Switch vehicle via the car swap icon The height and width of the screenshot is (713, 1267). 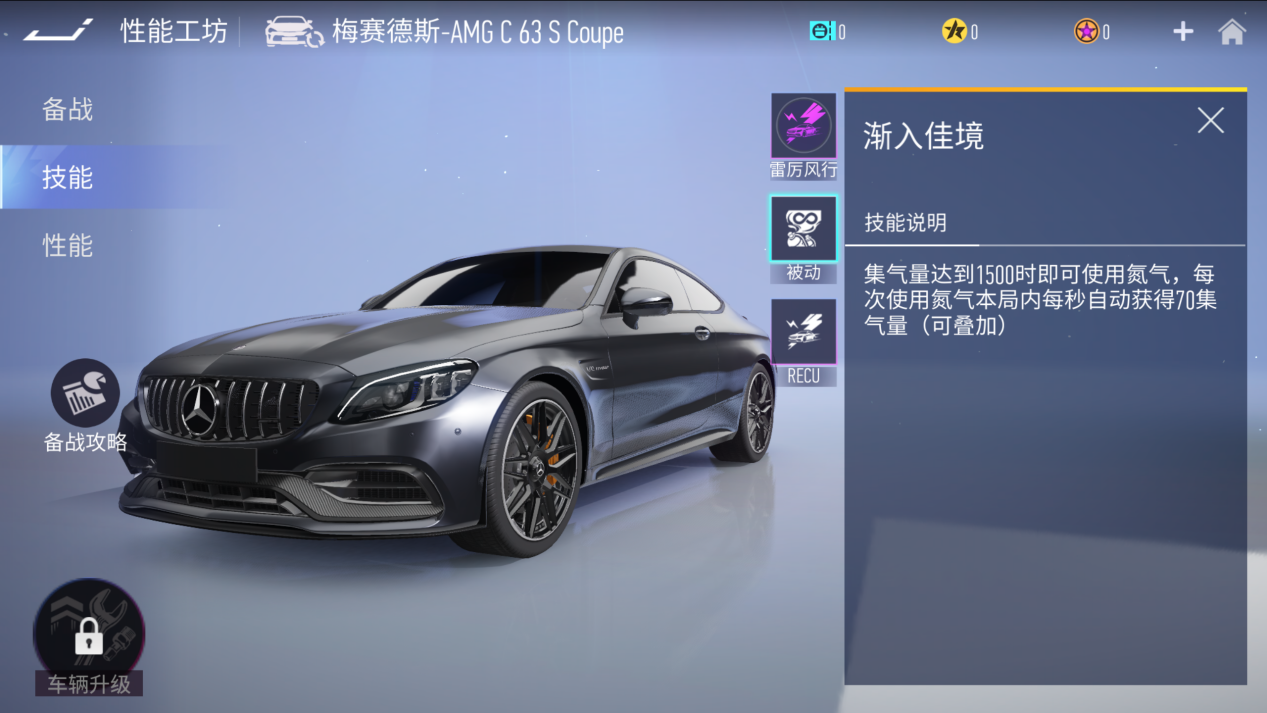pos(294,32)
